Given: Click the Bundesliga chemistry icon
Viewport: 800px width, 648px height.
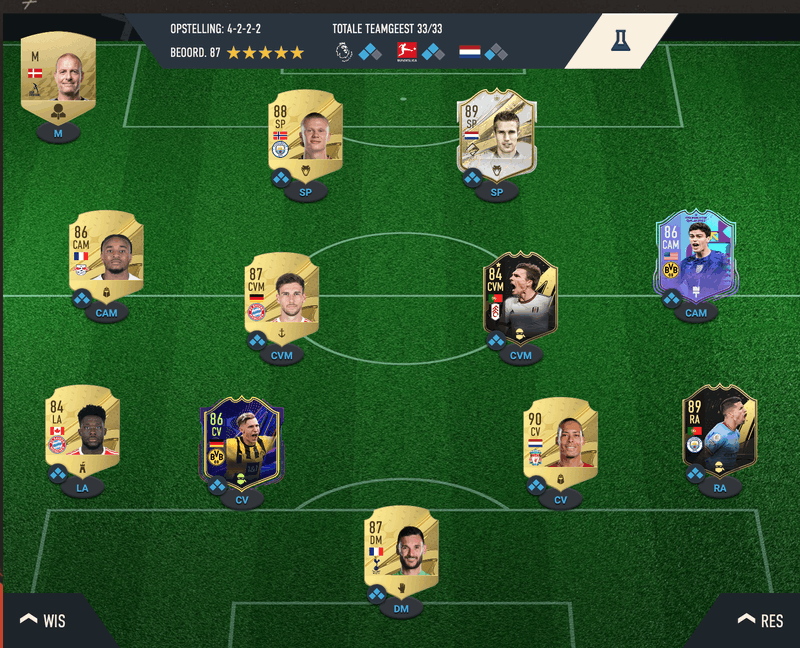Looking at the screenshot, I should [x=407, y=51].
